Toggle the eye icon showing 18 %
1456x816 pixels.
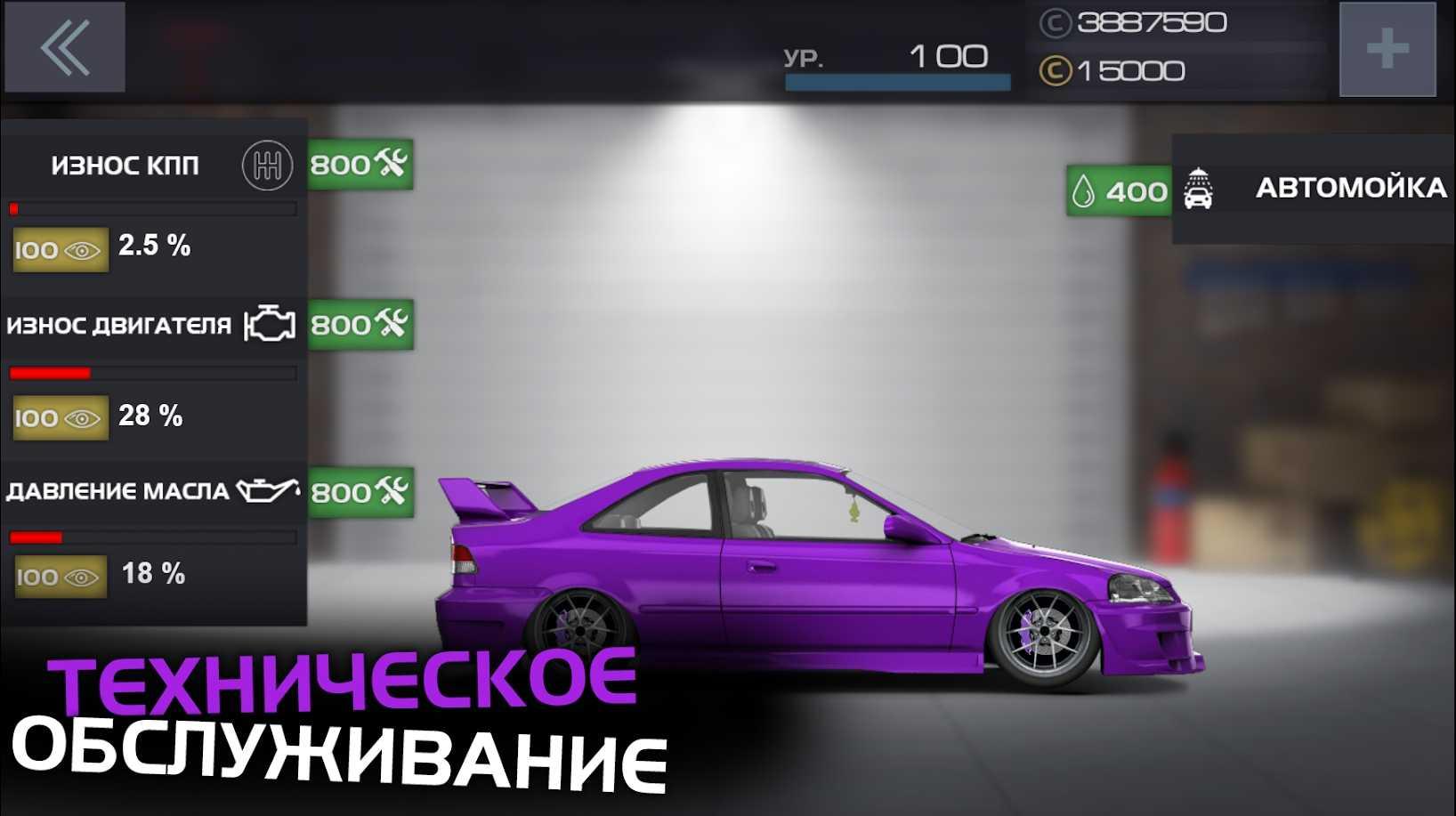click(59, 576)
